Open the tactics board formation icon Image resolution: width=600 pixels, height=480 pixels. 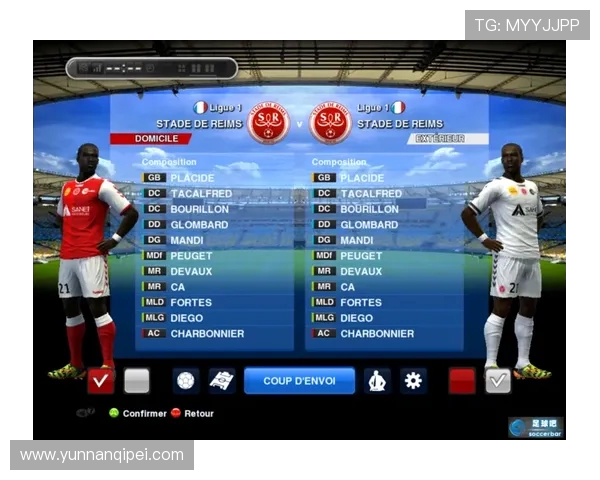(x=222, y=381)
